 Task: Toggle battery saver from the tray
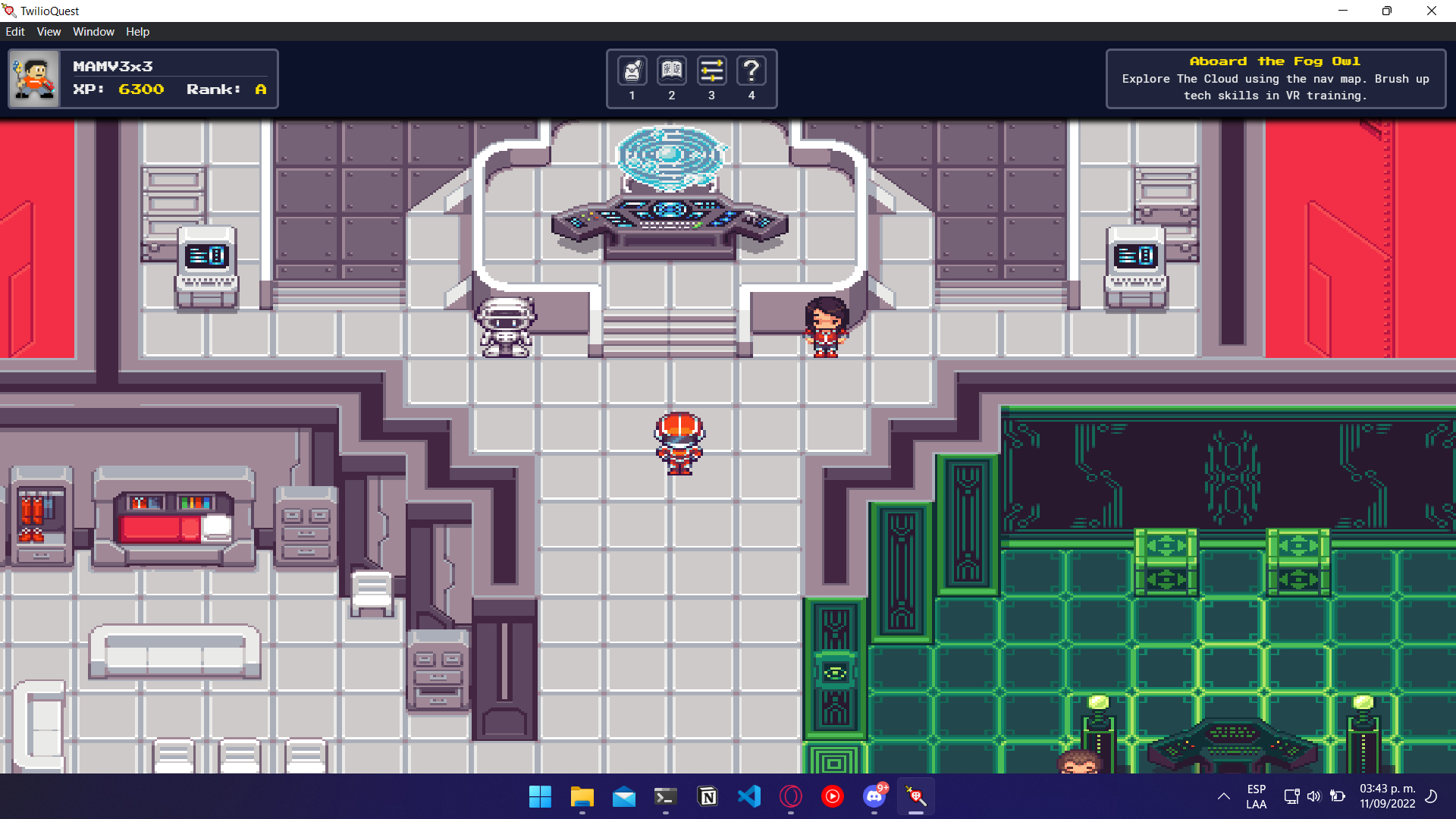(x=1338, y=796)
